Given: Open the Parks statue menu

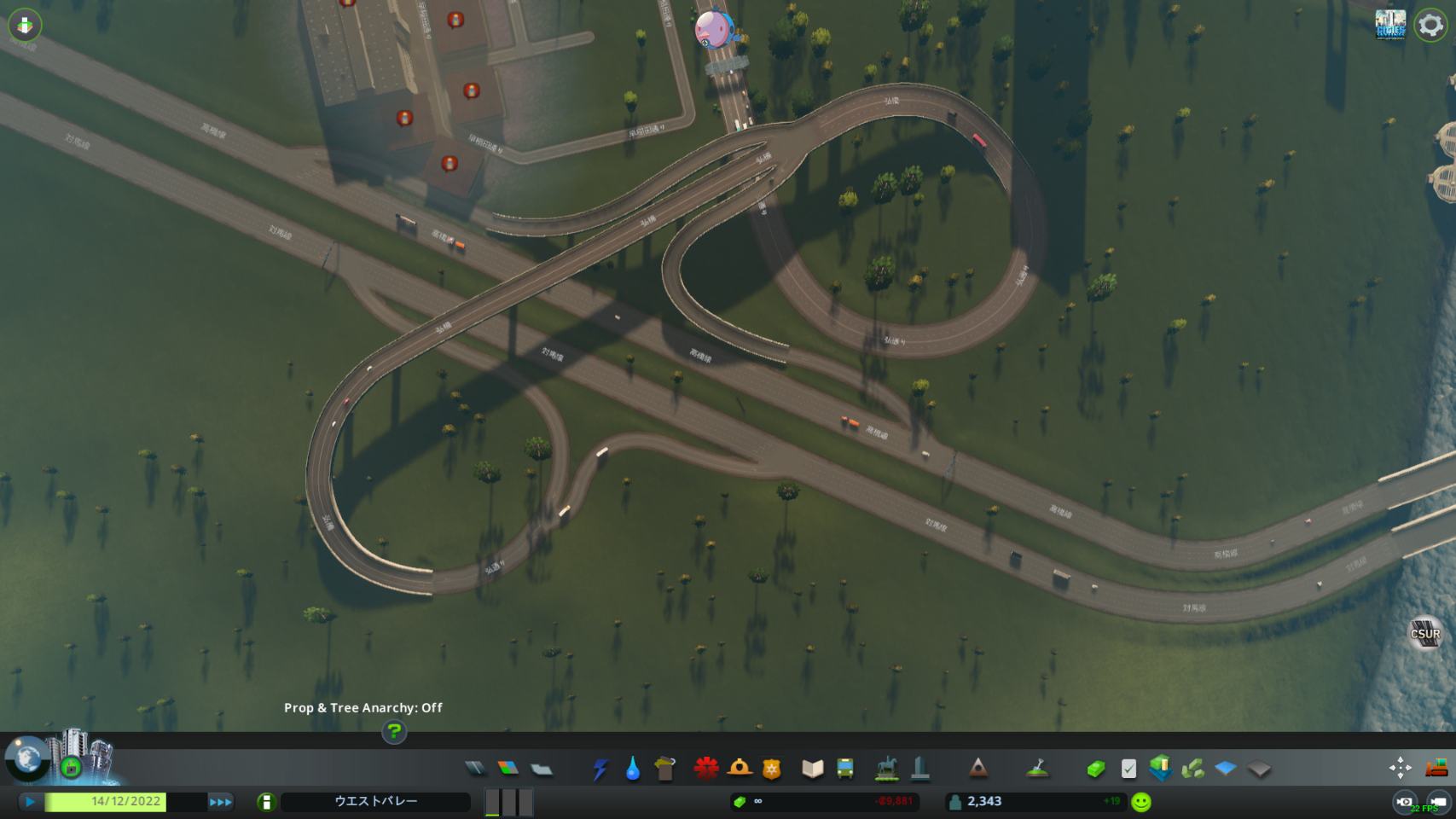Looking at the screenshot, I should coord(887,769).
